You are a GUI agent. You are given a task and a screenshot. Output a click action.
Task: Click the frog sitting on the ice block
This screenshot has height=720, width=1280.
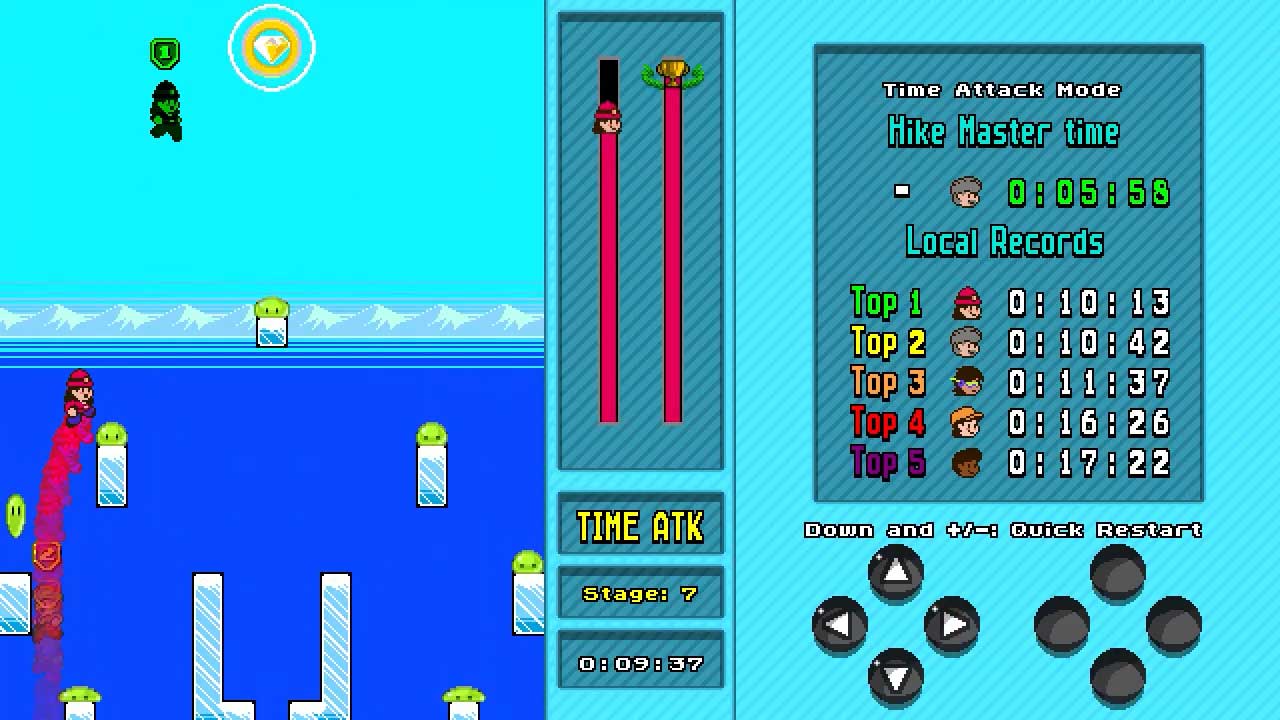(270, 308)
